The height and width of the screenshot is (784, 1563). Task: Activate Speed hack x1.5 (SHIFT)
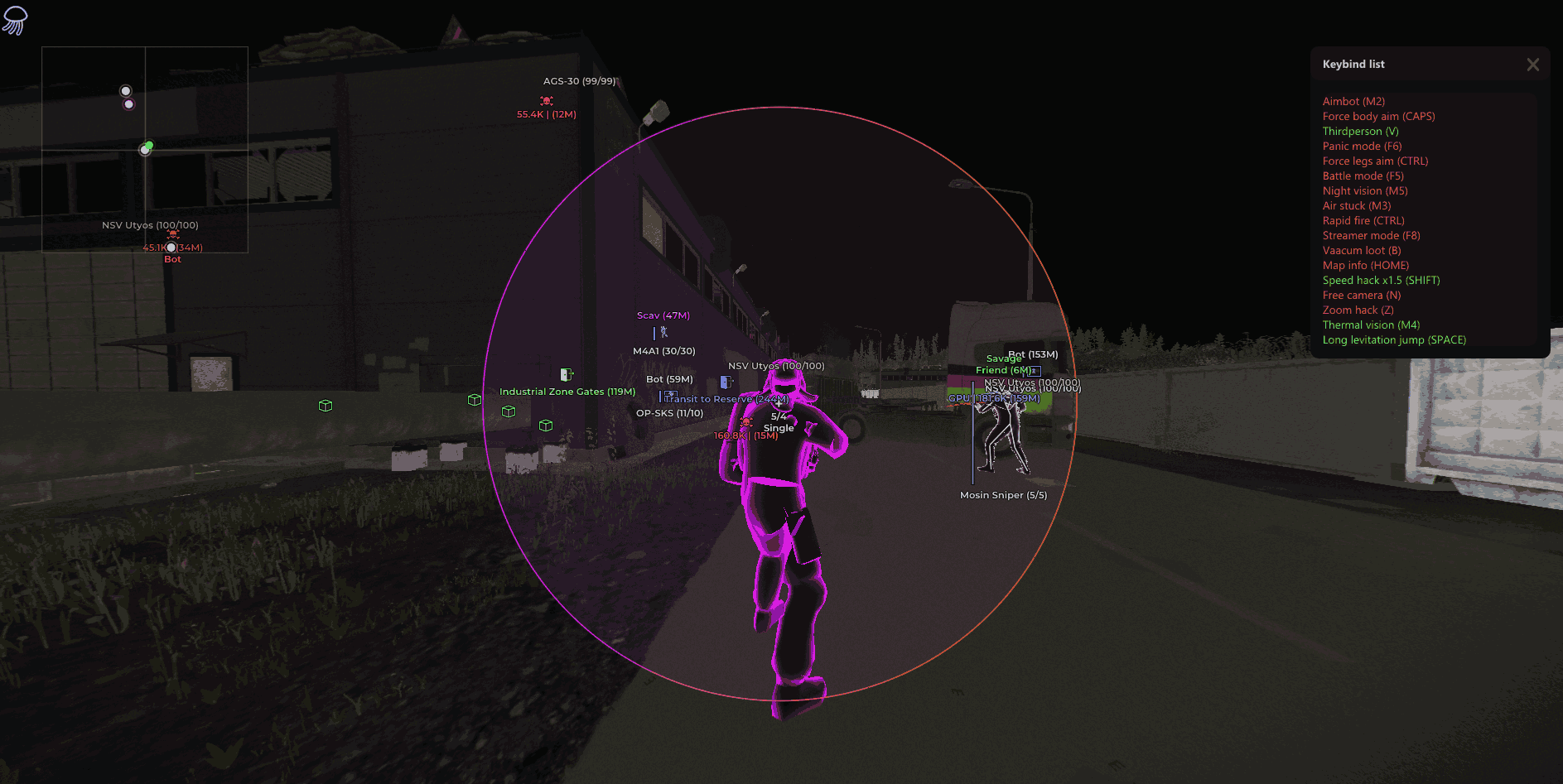point(1380,280)
